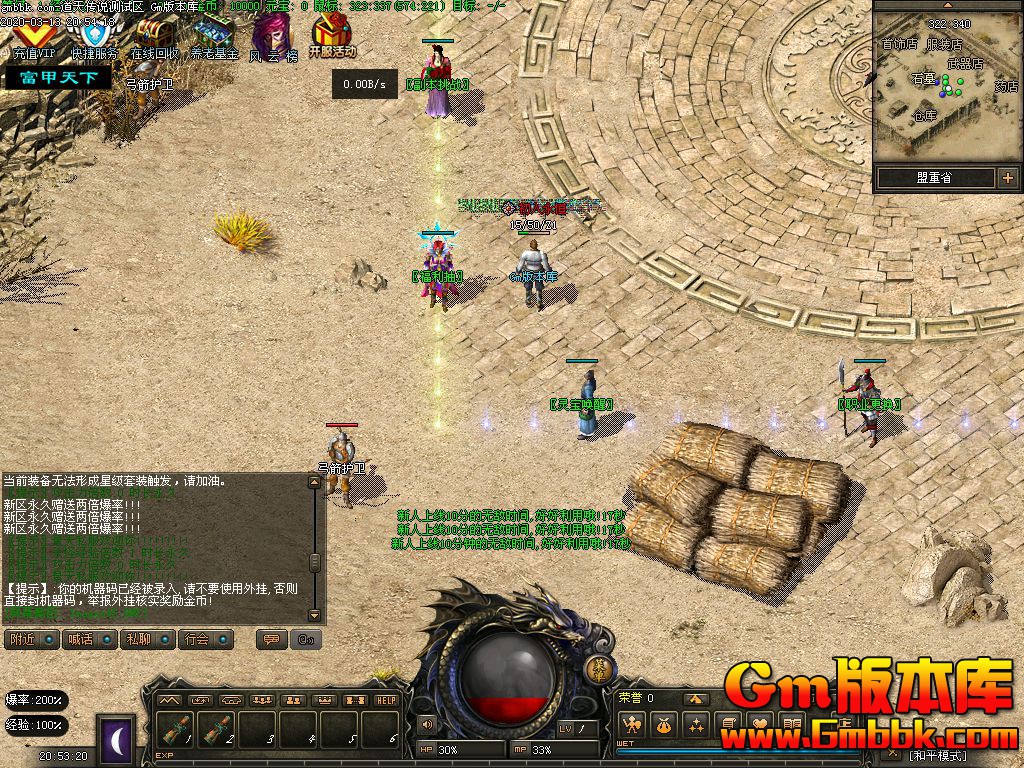
Task: Click the minimap in the corner
Action: [x=946, y=86]
